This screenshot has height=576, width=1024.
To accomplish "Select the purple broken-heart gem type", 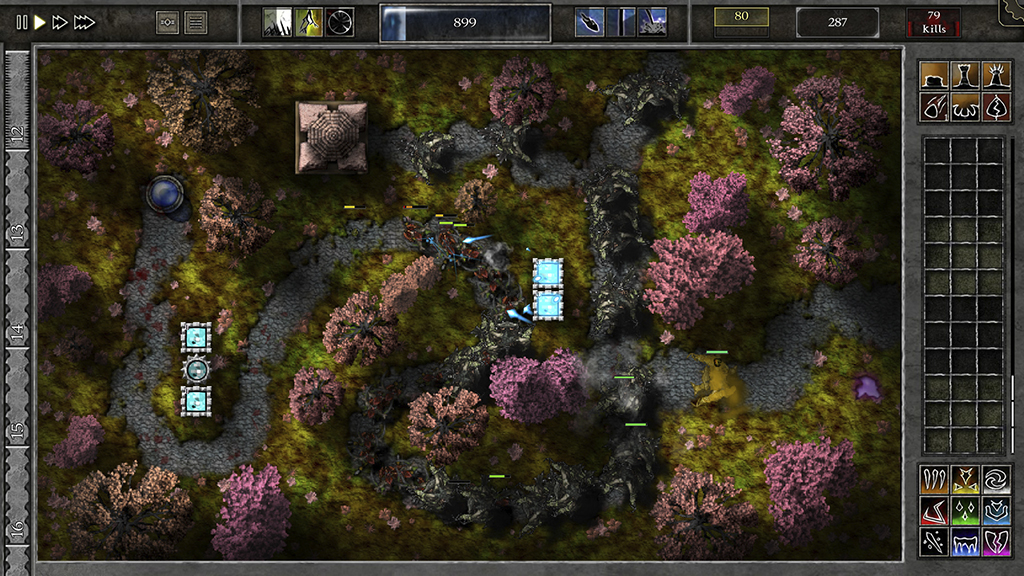I will pos(995,542).
